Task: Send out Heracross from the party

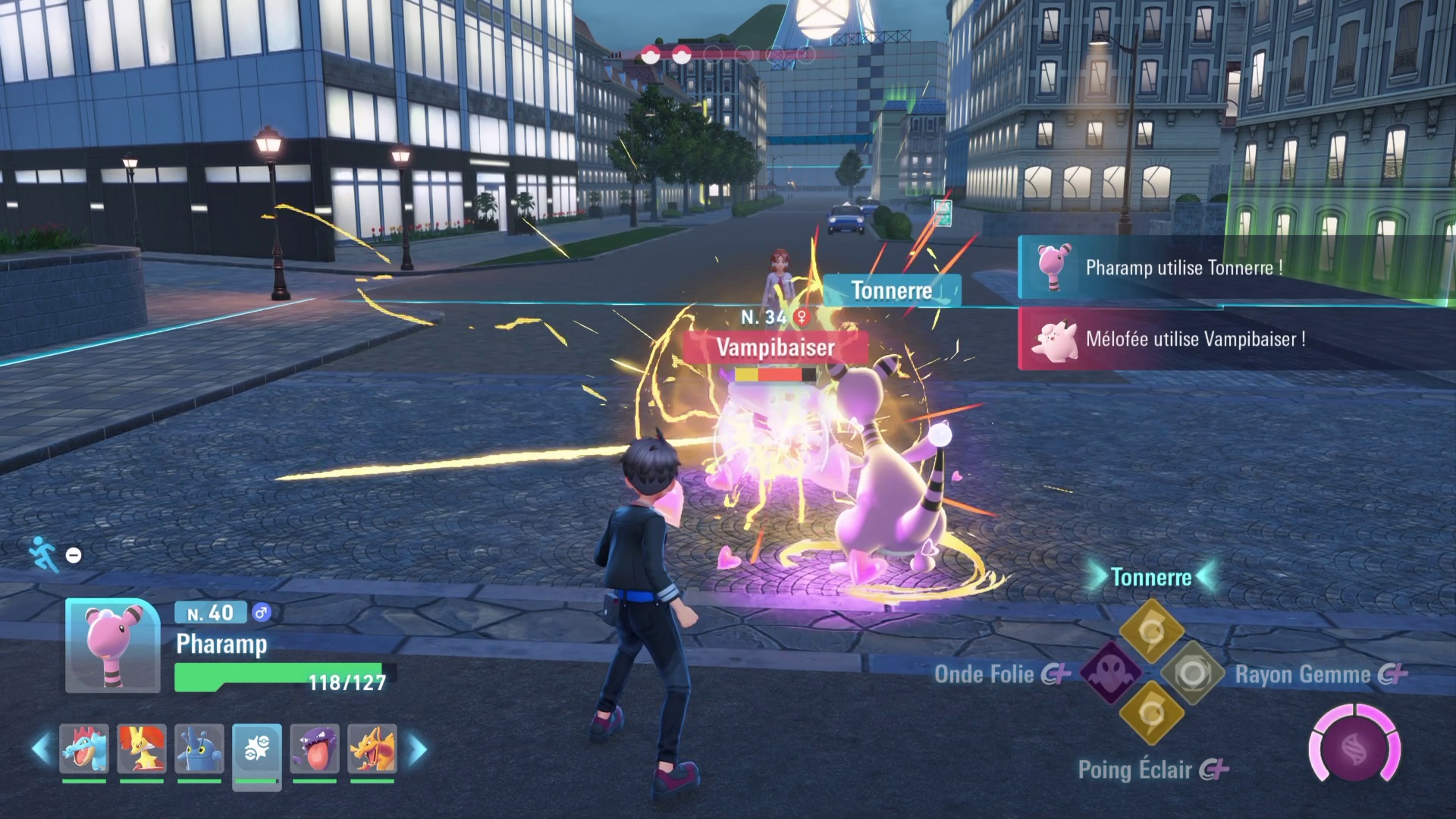Action: coord(199,748)
